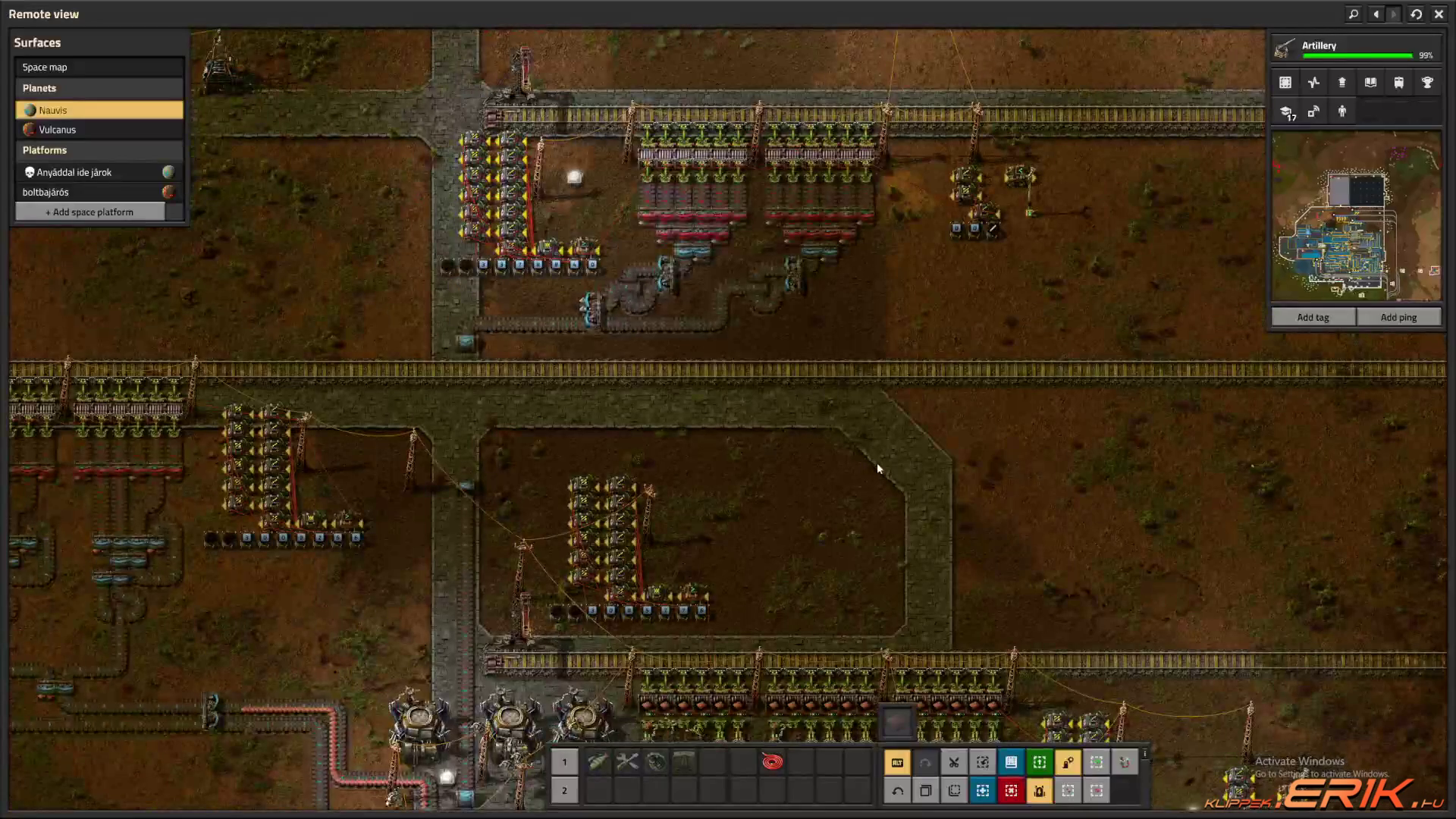
Task: Toggle the ALT mode shortcut button
Action: point(897,762)
